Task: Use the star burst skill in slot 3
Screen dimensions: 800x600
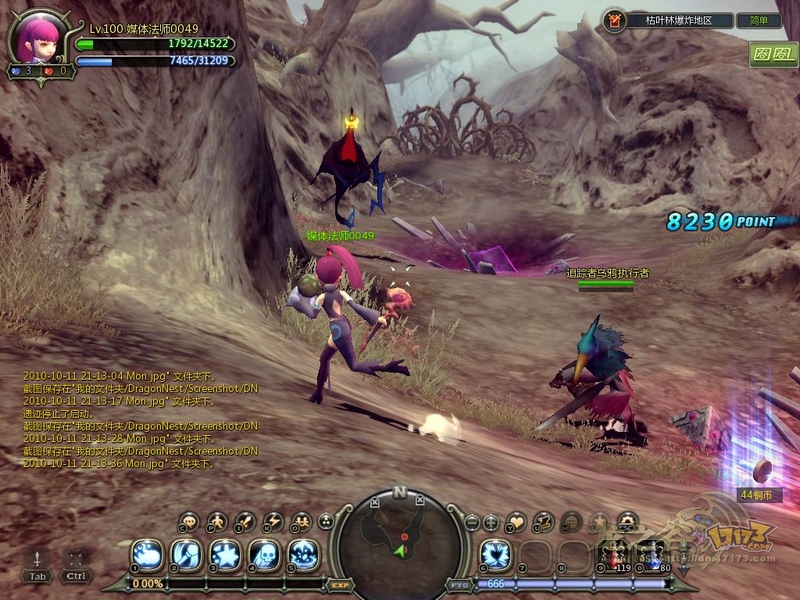Action: [225, 553]
